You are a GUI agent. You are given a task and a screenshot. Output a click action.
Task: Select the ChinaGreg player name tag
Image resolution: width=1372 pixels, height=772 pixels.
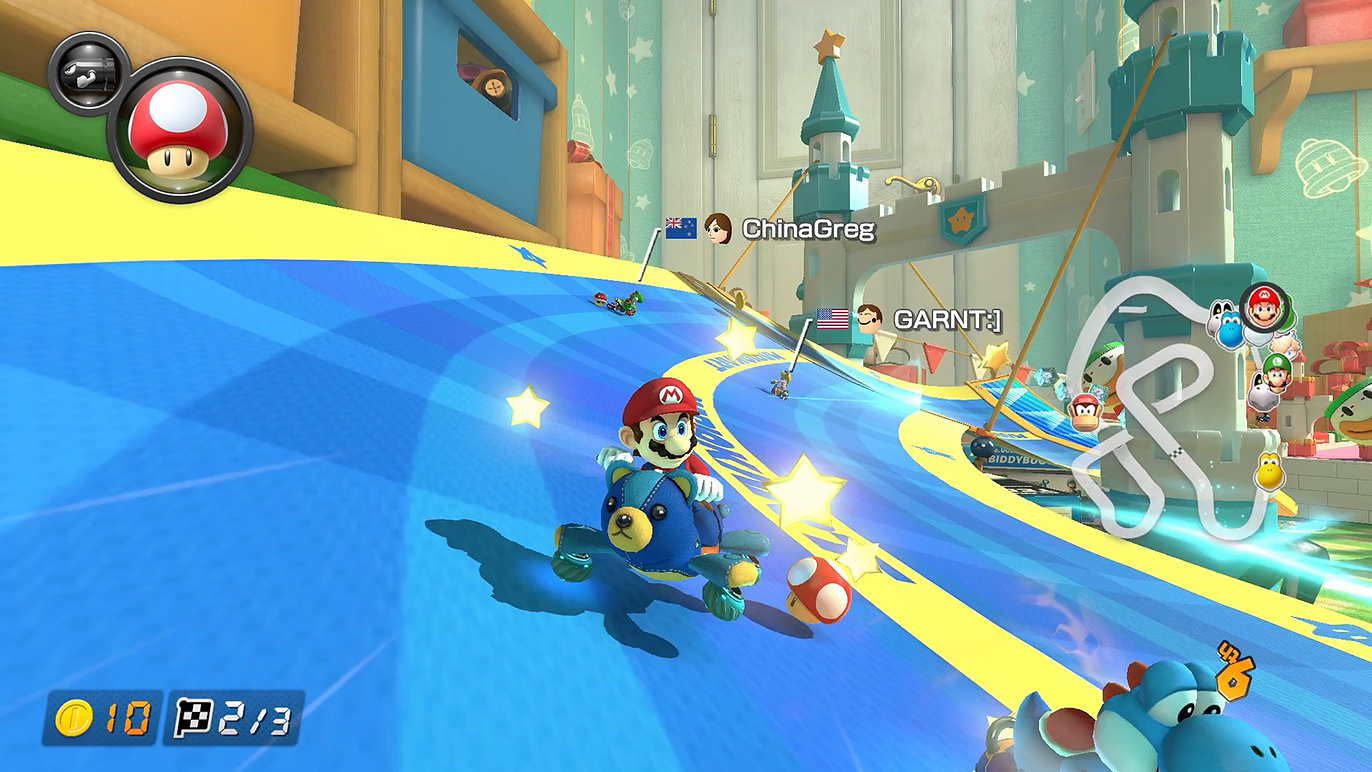[x=808, y=230]
